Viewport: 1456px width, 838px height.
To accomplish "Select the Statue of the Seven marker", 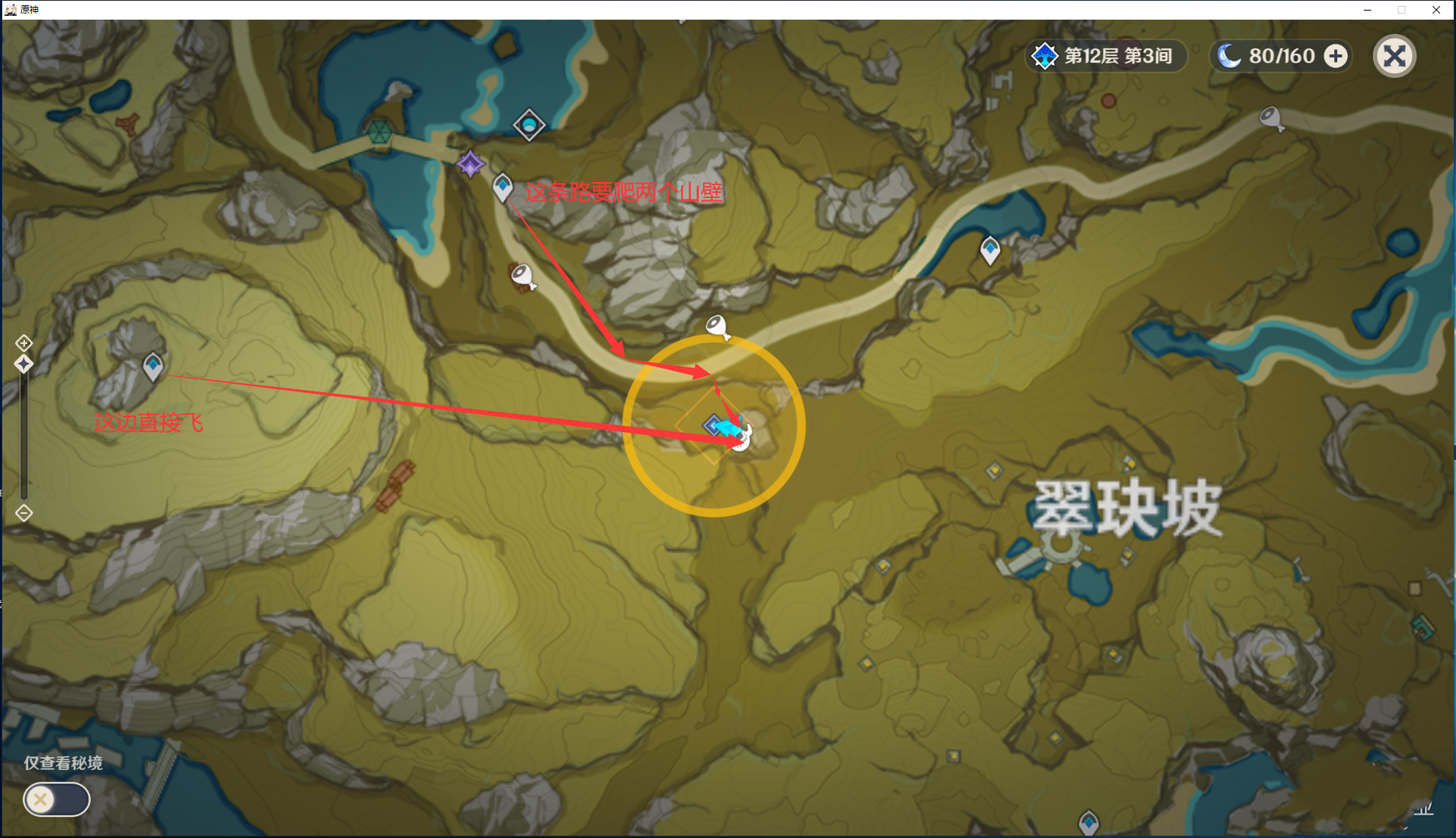I will 470,165.
